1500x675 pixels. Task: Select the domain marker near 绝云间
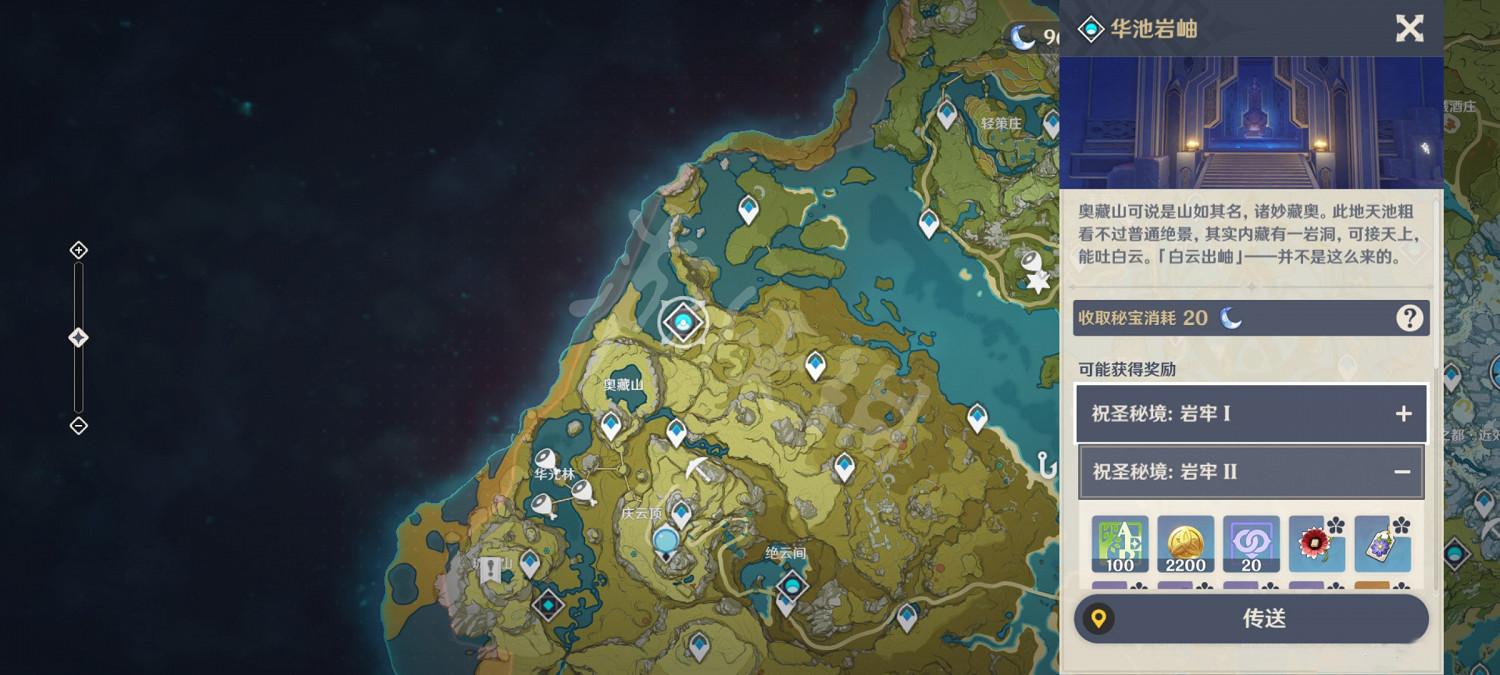[x=793, y=584]
